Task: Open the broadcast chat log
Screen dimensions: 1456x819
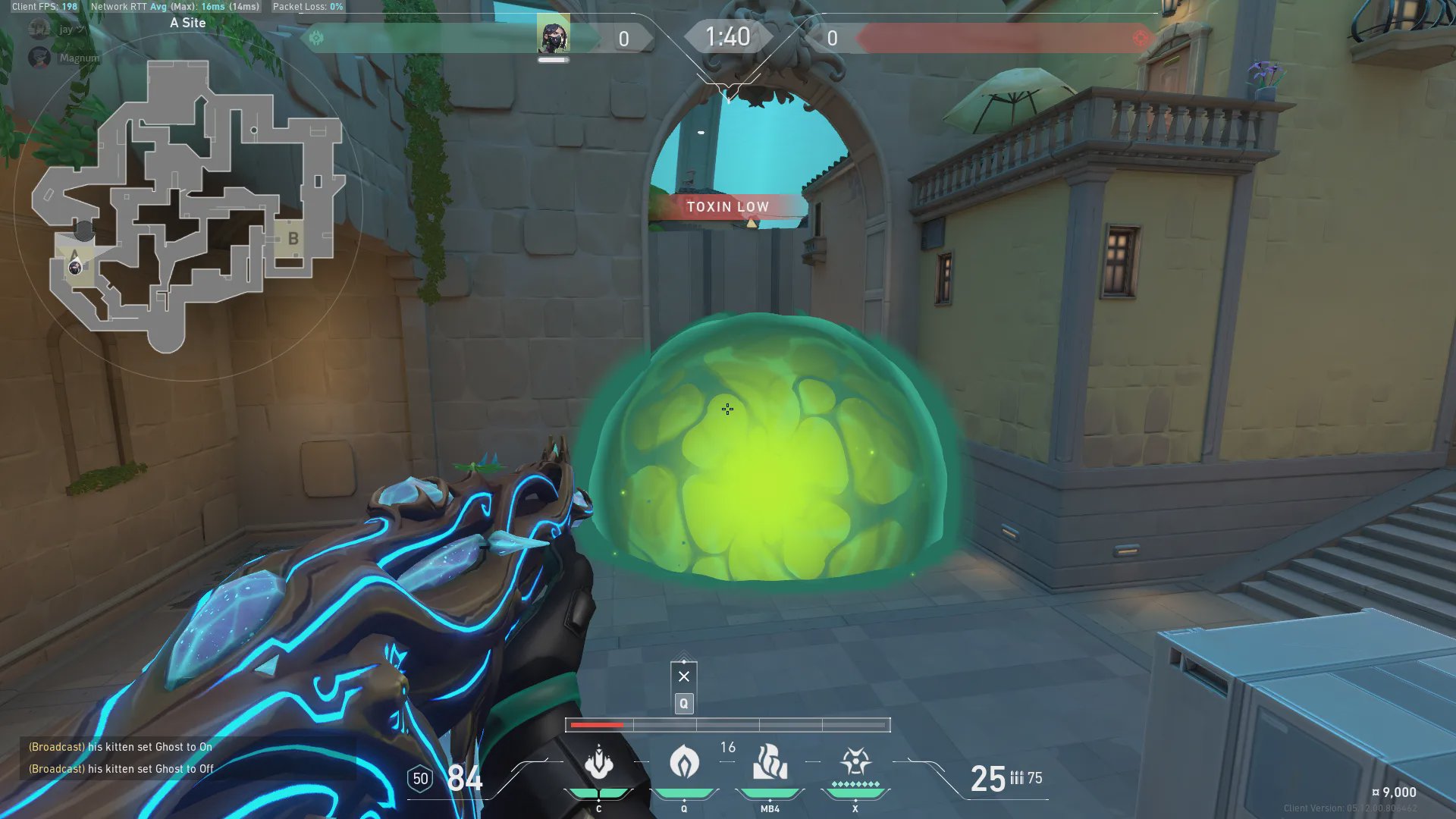Action: (121, 758)
